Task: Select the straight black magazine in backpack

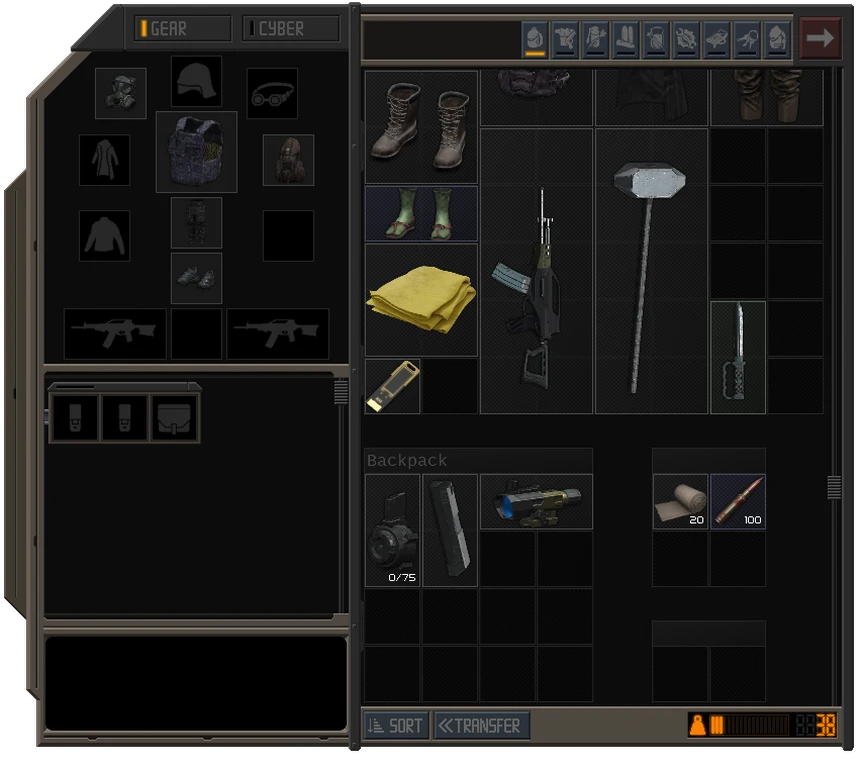Action: coord(450,530)
